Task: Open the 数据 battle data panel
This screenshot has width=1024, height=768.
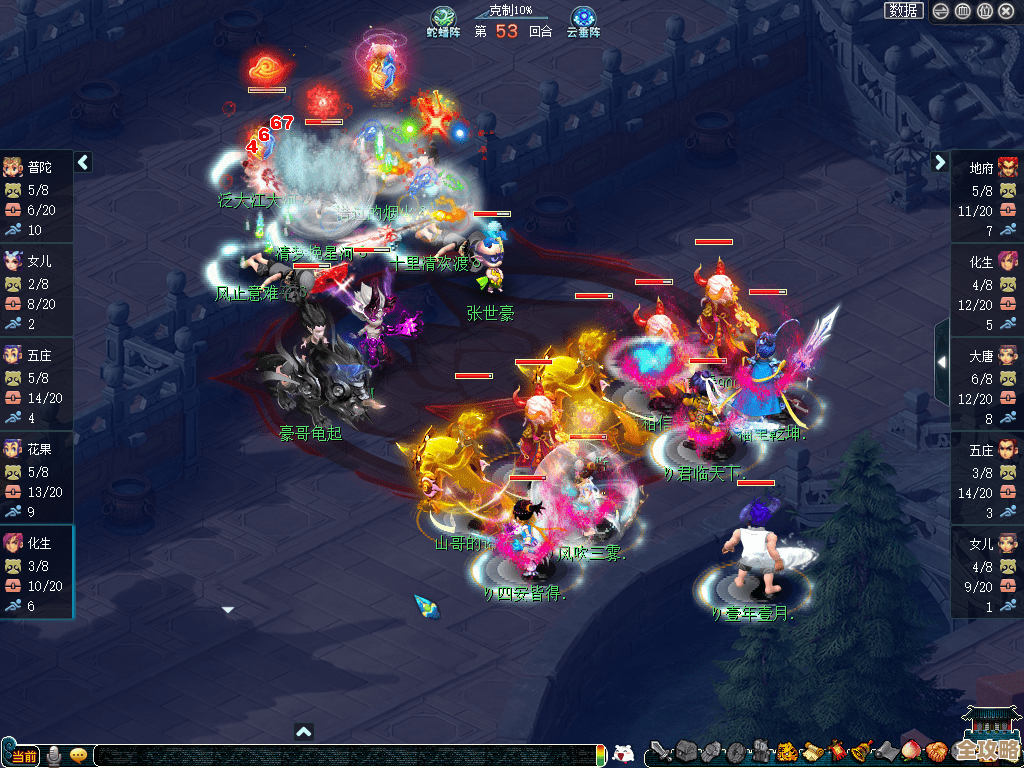Action: tap(904, 11)
